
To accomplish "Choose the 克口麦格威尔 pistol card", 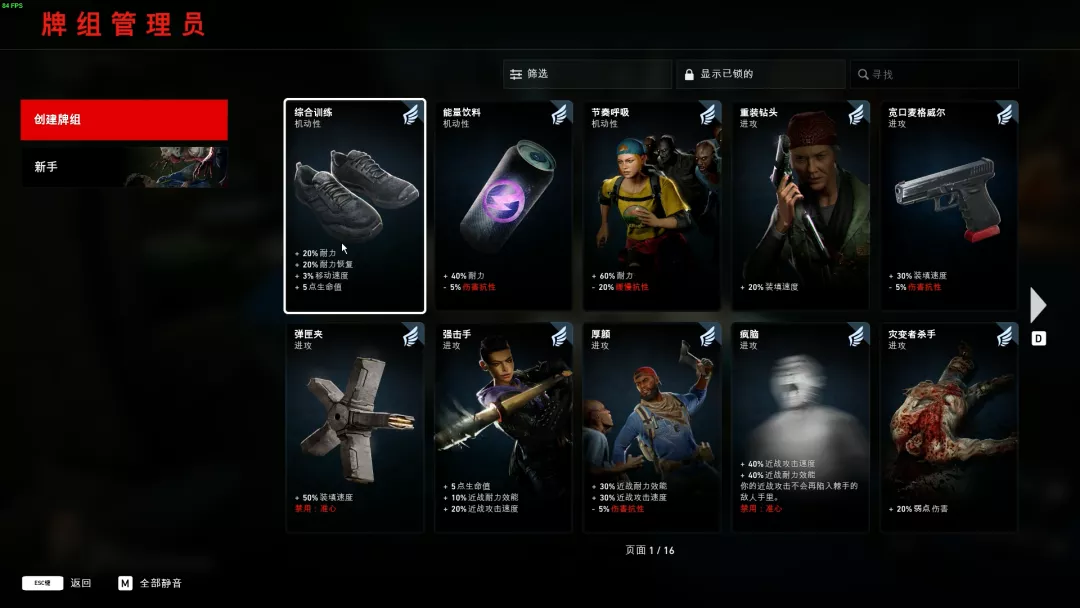I will point(949,206).
